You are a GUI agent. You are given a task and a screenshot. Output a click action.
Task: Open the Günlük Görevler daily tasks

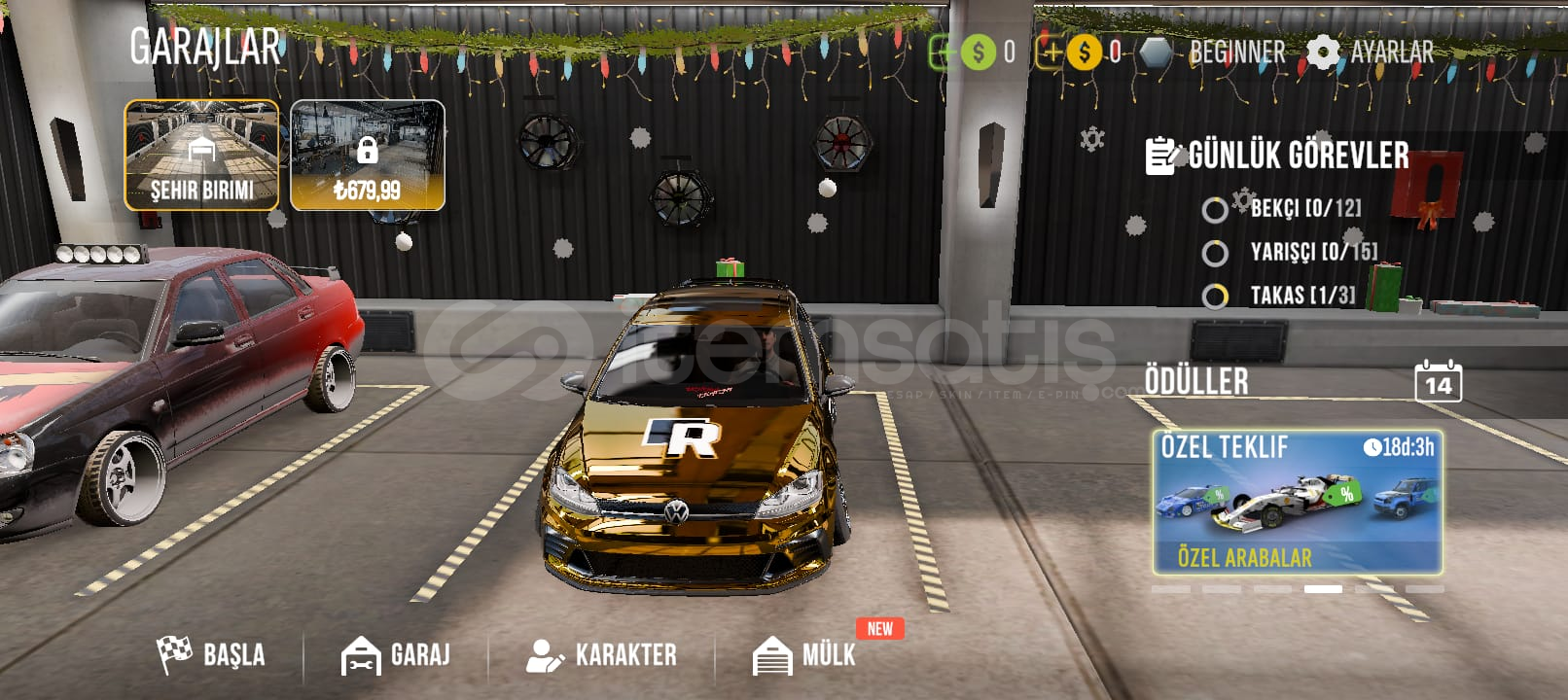(1278, 156)
